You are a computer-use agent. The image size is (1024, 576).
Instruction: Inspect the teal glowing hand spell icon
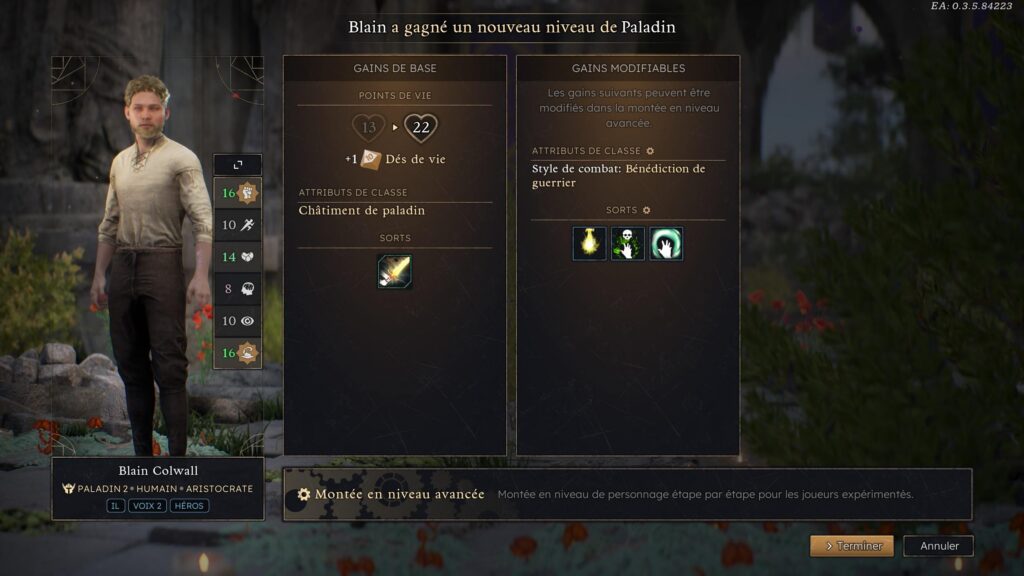tap(666, 244)
